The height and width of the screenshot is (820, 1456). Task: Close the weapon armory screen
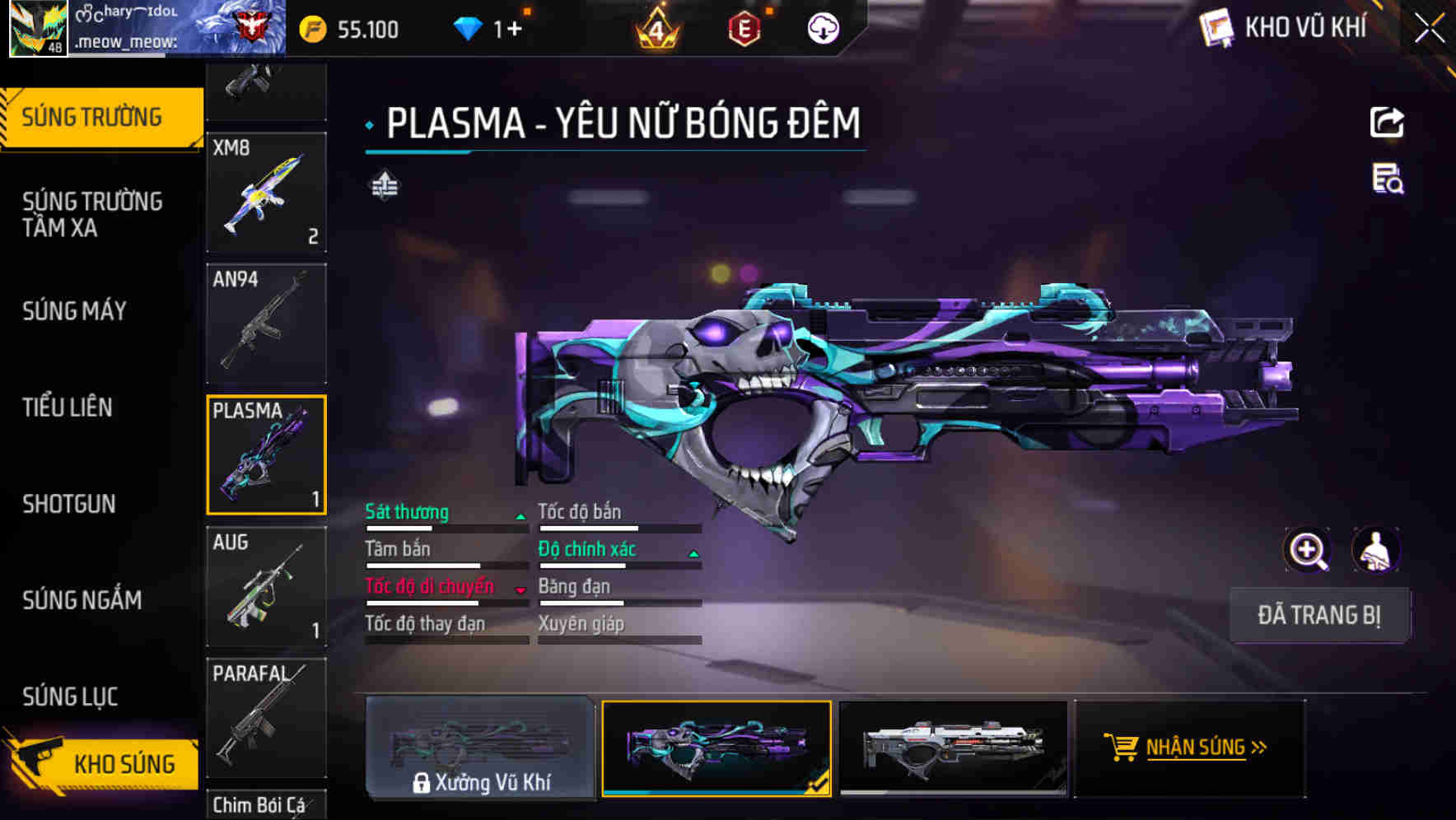point(1430,28)
